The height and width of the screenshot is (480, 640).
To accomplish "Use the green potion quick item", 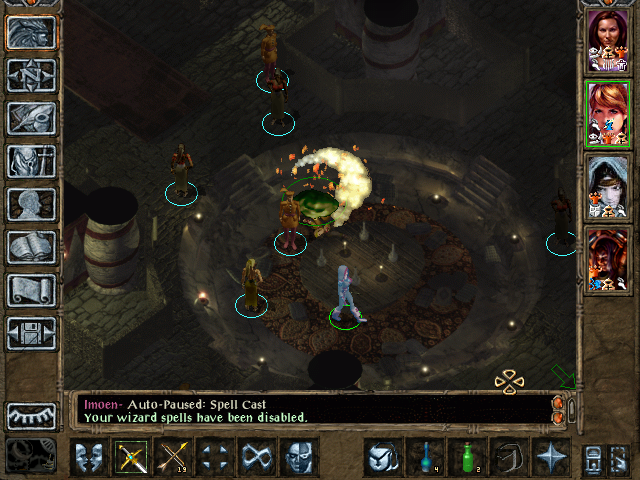I will click(x=467, y=456).
